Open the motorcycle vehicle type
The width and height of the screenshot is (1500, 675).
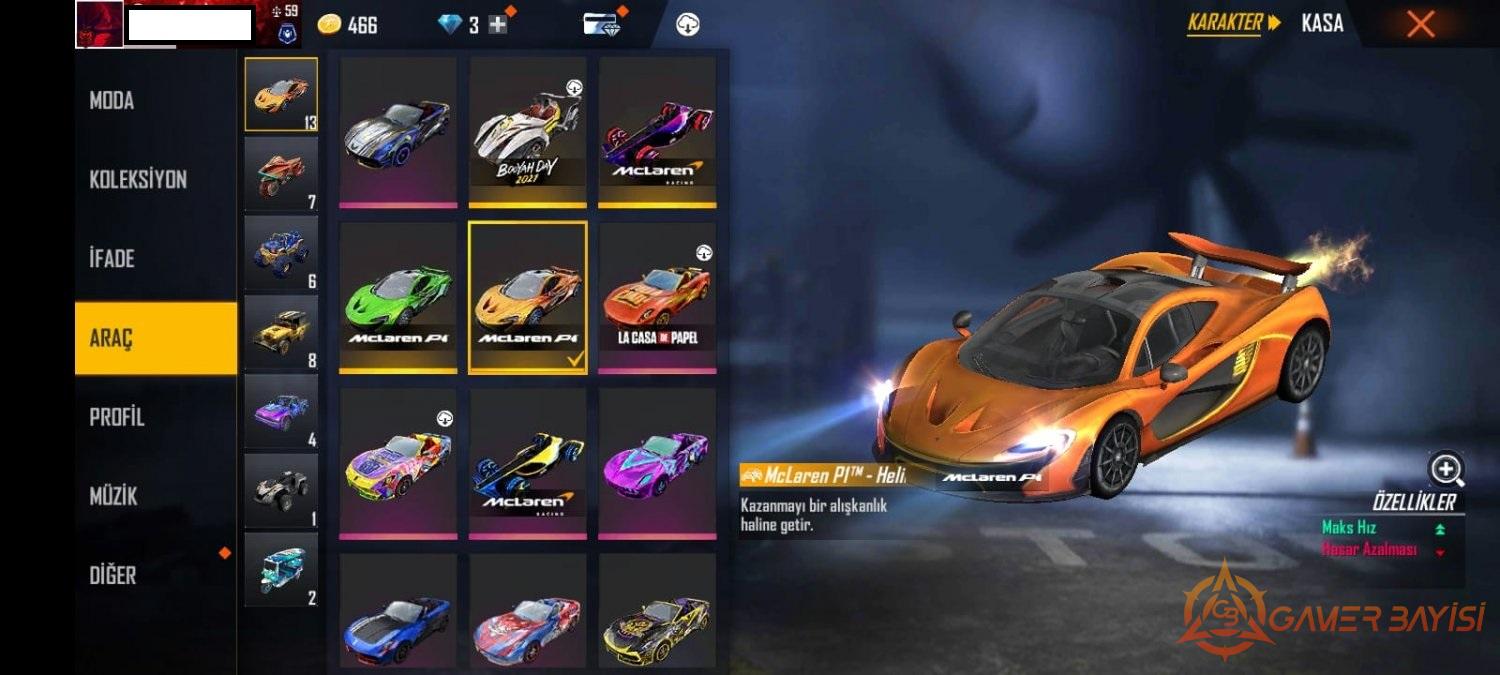click(x=281, y=173)
